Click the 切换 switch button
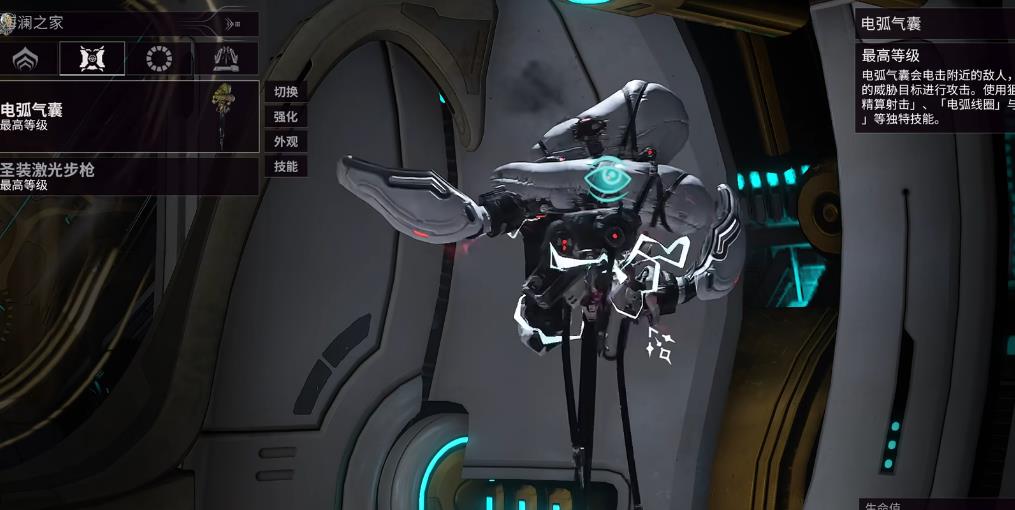The width and height of the screenshot is (1015, 510). pyautogui.click(x=286, y=92)
